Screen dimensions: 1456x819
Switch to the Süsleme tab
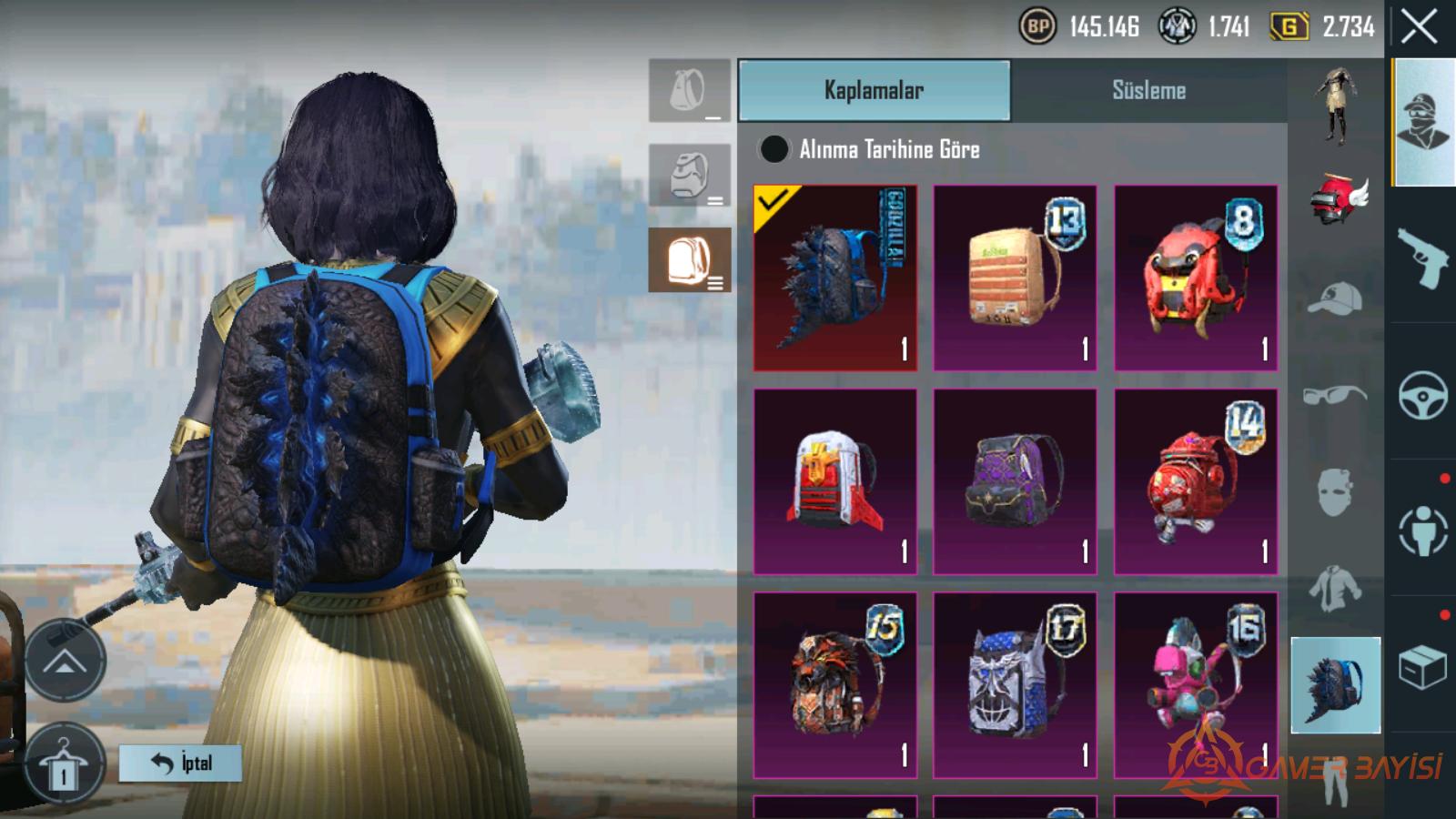(1148, 90)
